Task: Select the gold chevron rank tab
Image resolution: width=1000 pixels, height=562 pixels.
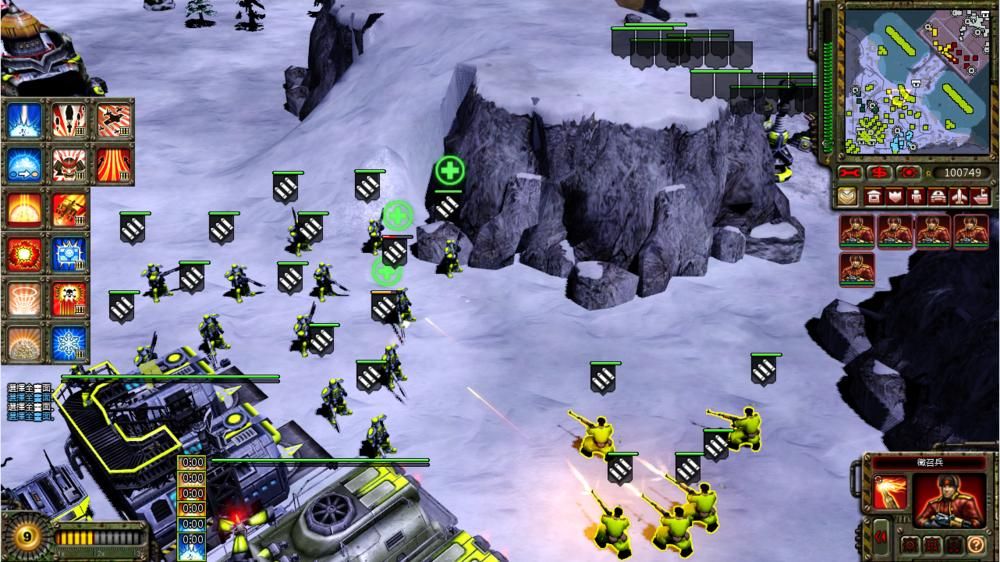Action: 848,196
